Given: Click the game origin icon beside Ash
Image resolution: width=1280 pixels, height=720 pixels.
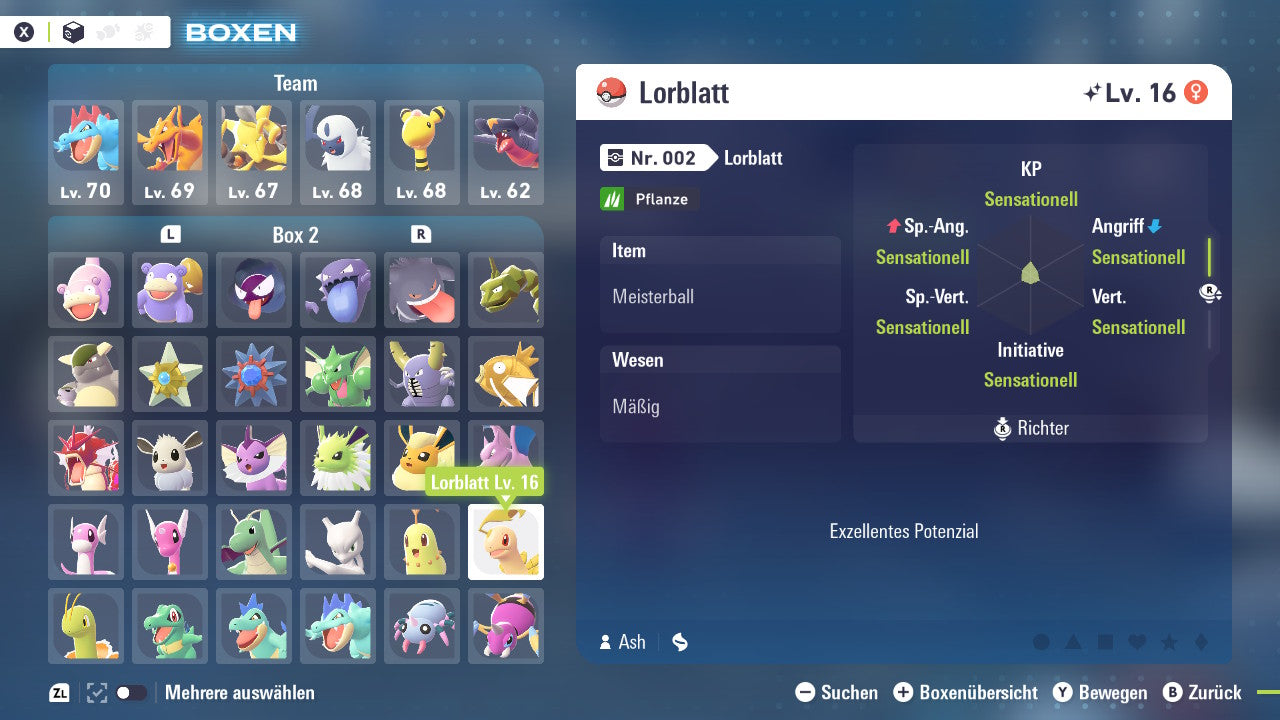Looking at the screenshot, I should 680,642.
